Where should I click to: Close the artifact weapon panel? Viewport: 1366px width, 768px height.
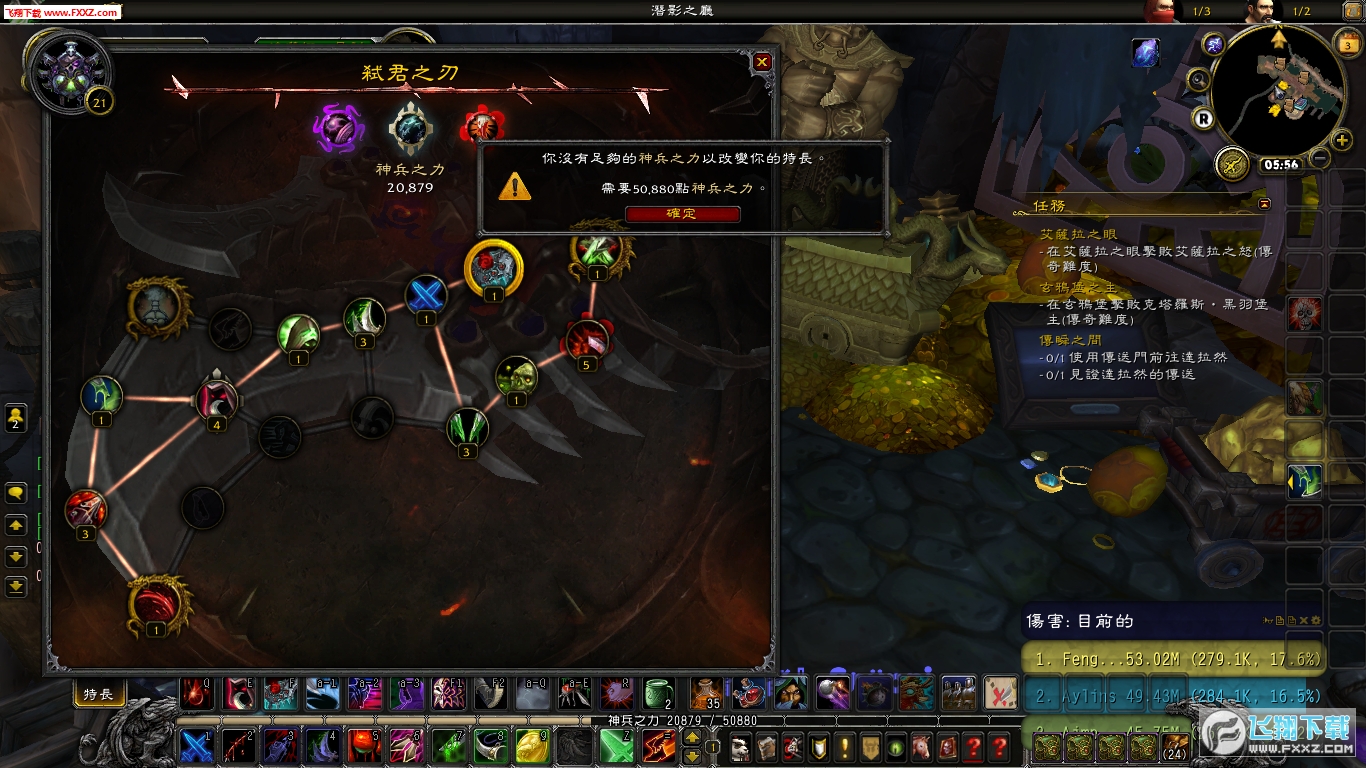click(x=762, y=62)
